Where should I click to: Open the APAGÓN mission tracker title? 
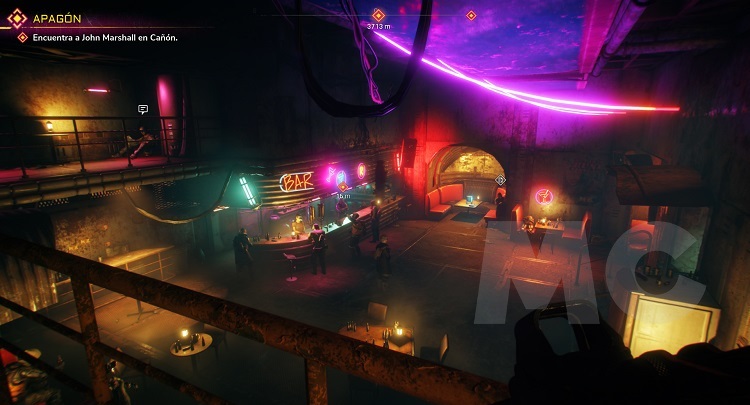coord(58,17)
